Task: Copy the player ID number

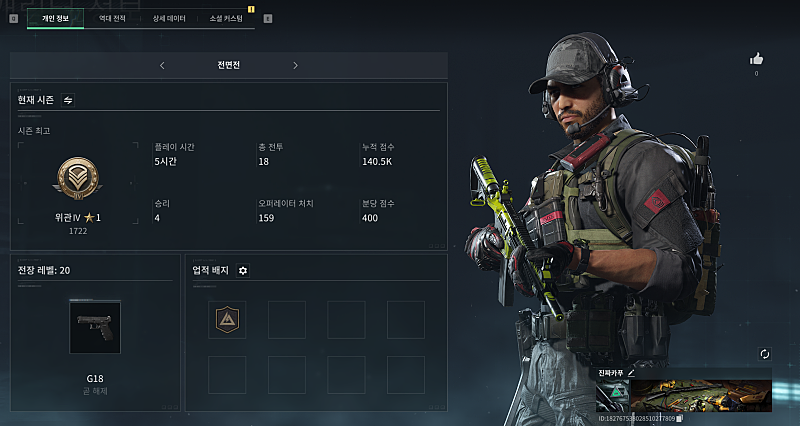Action: (x=679, y=417)
